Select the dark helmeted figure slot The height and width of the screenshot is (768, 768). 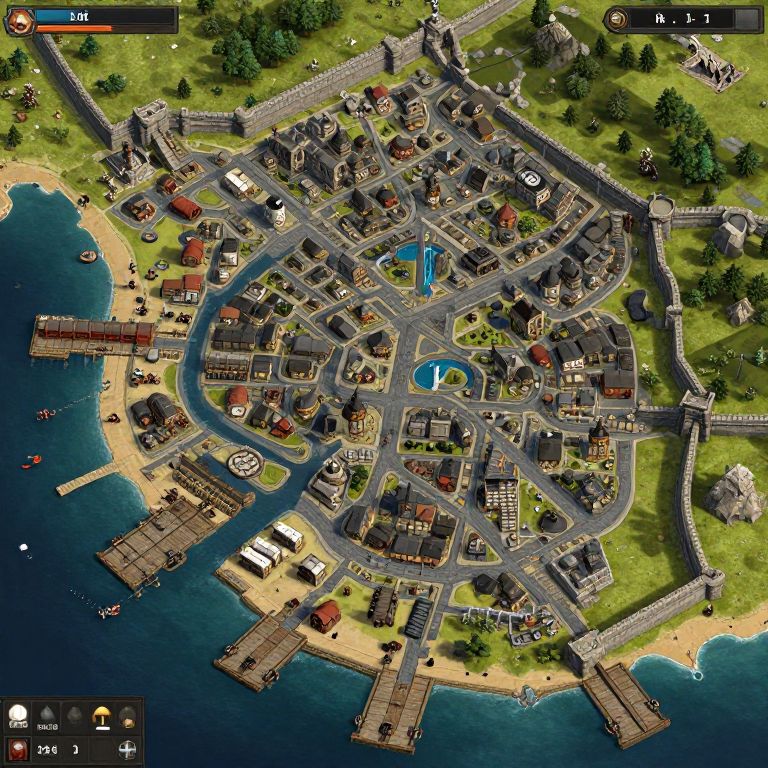pyautogui.click(x=127, y=715)
